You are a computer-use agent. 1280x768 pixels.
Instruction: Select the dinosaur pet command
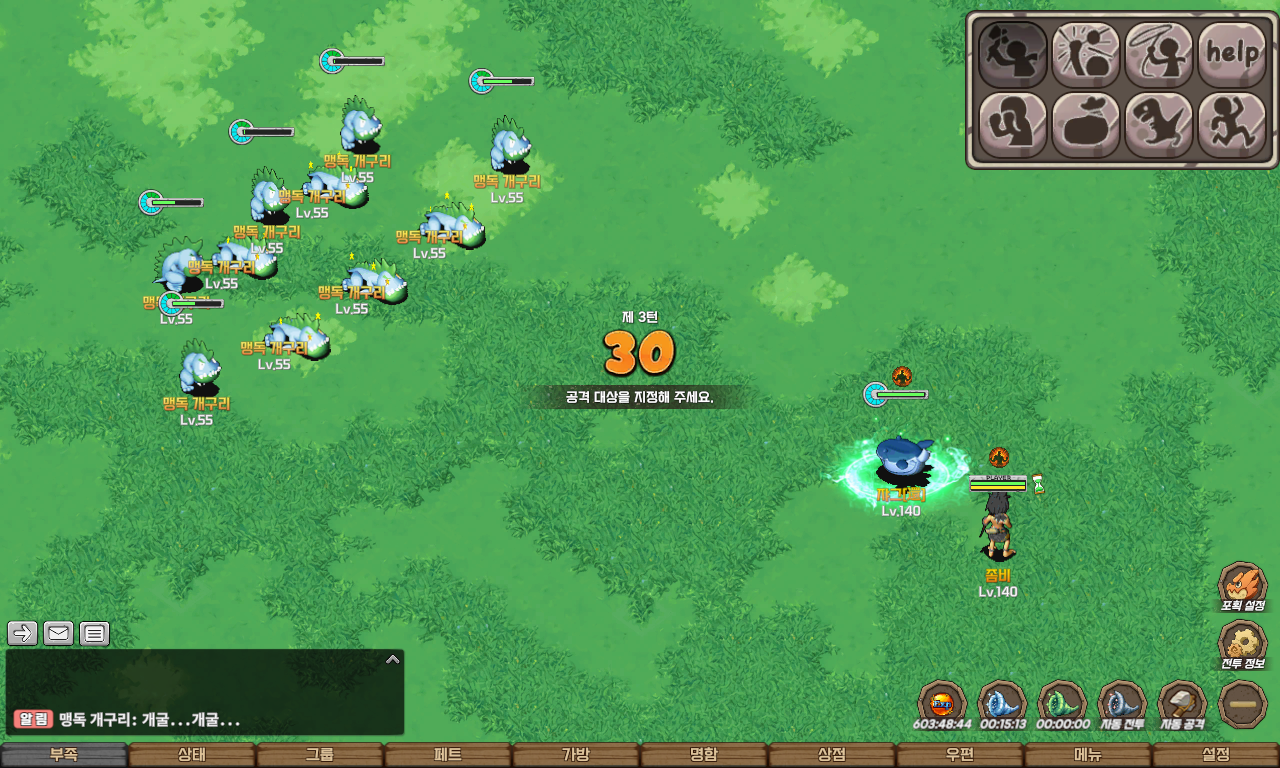coord(1158,125)
